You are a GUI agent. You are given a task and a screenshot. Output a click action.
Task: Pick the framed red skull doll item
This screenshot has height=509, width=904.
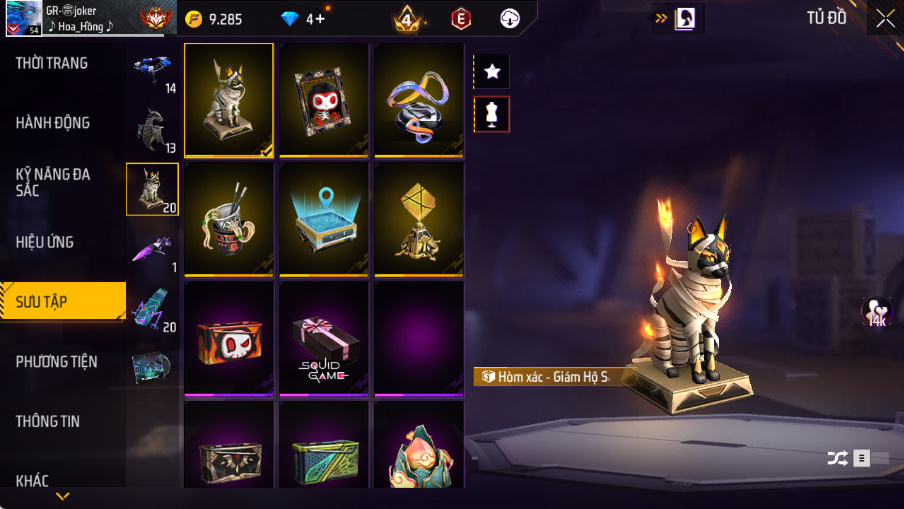324,100
